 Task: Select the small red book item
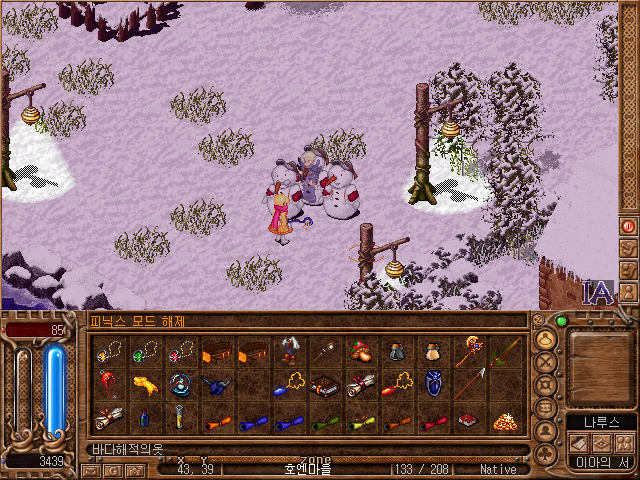click(468, 420)
